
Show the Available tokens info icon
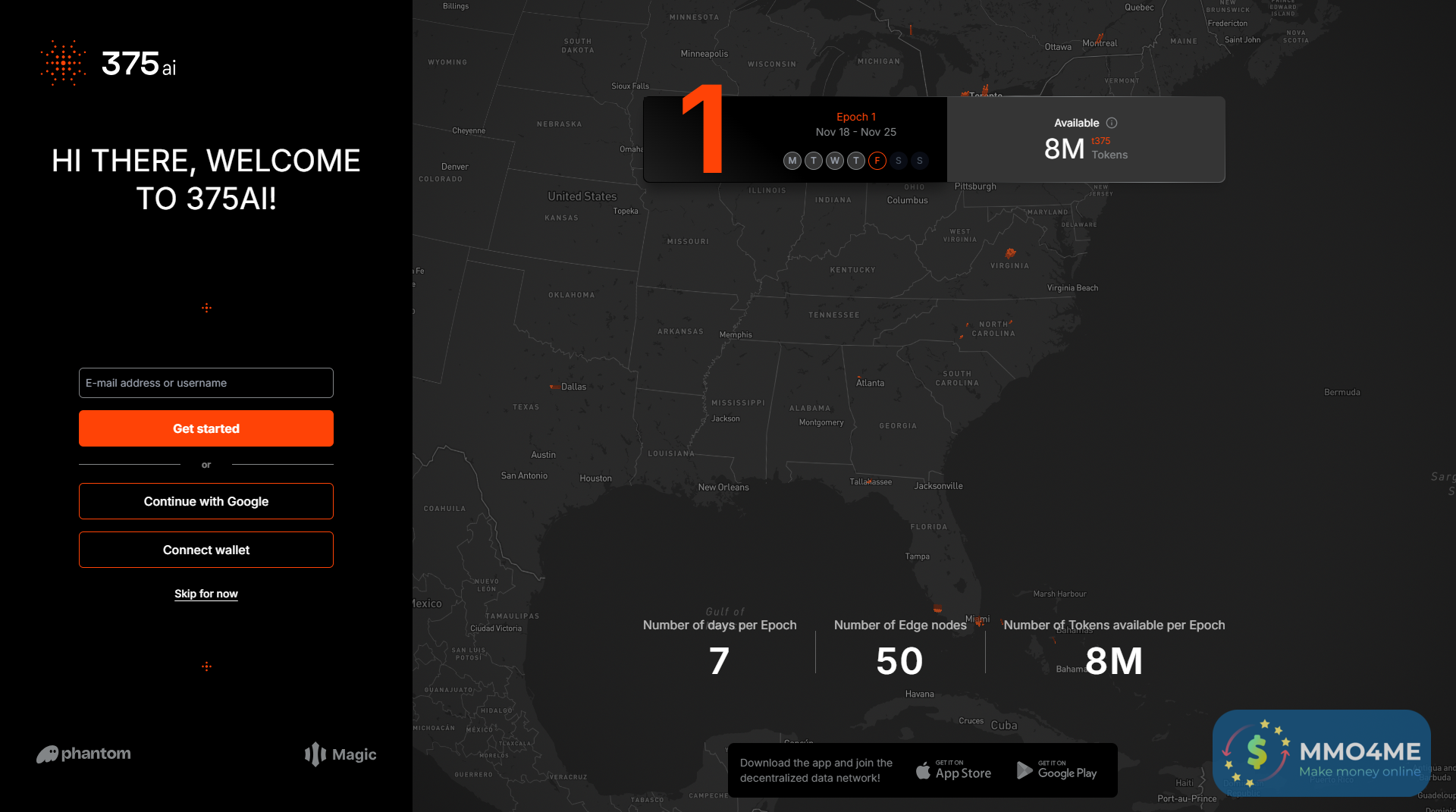[x=1112, y=123]
